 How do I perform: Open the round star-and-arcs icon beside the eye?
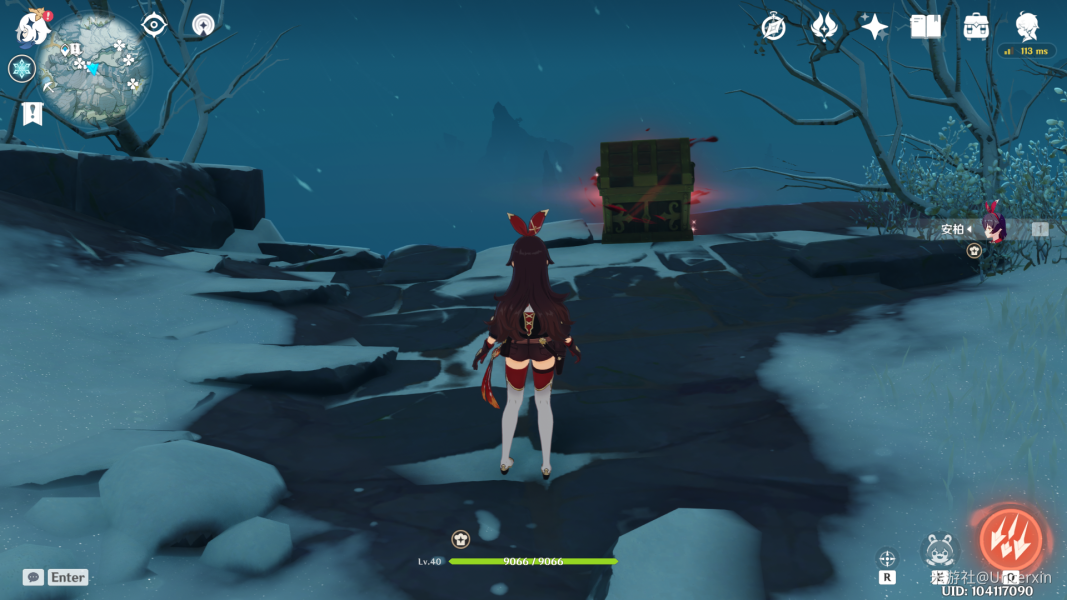coord(204,25)
